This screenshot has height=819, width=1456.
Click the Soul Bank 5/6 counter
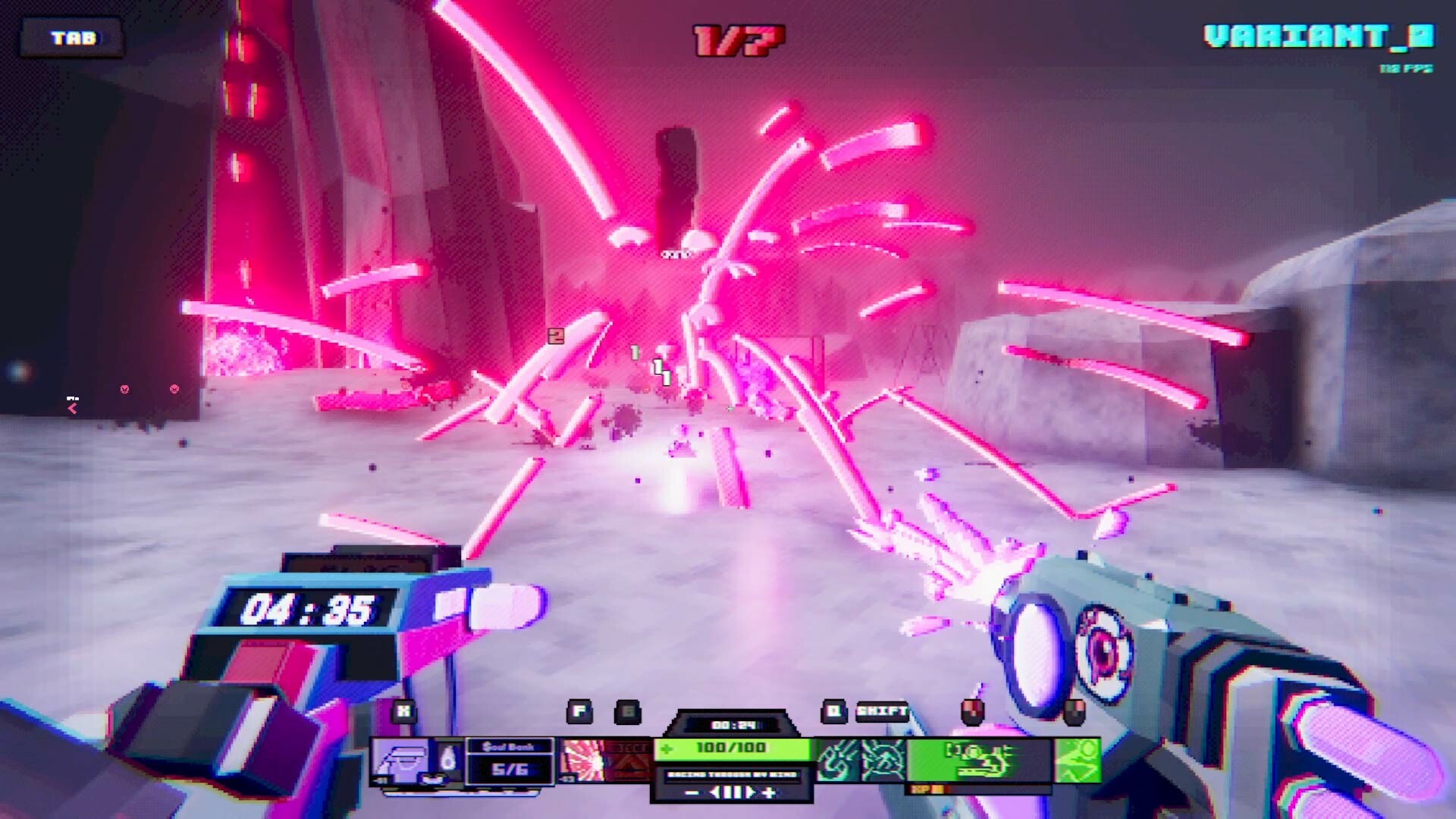509,758
